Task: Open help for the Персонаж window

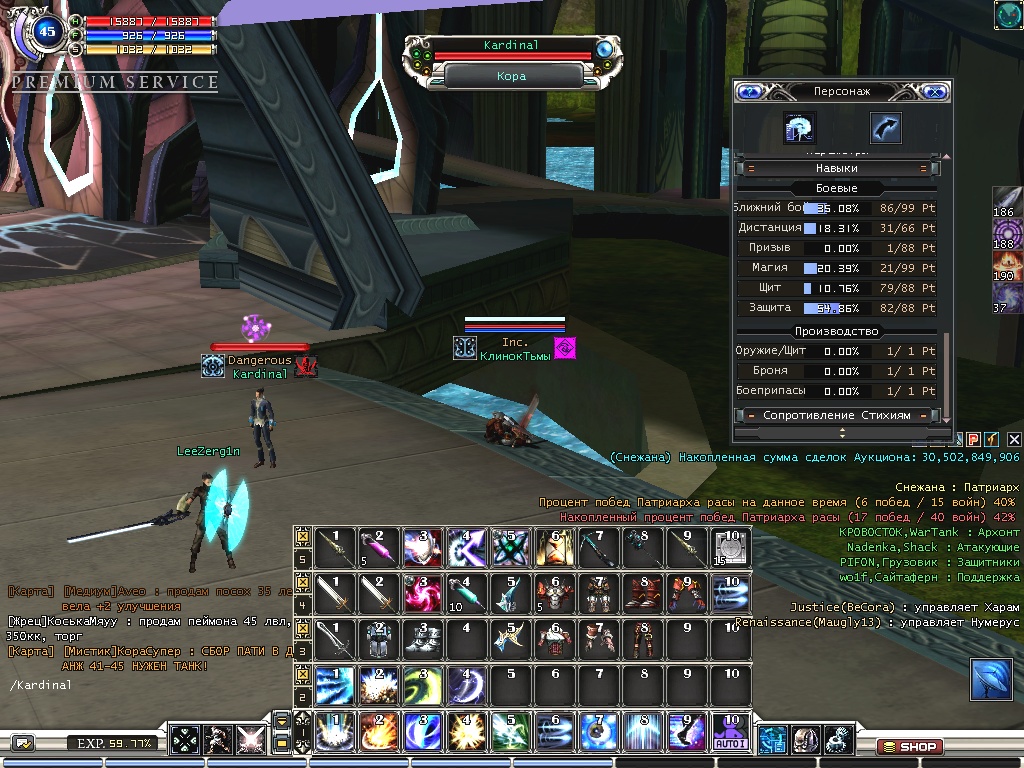Action: click(x=749, y=91)
